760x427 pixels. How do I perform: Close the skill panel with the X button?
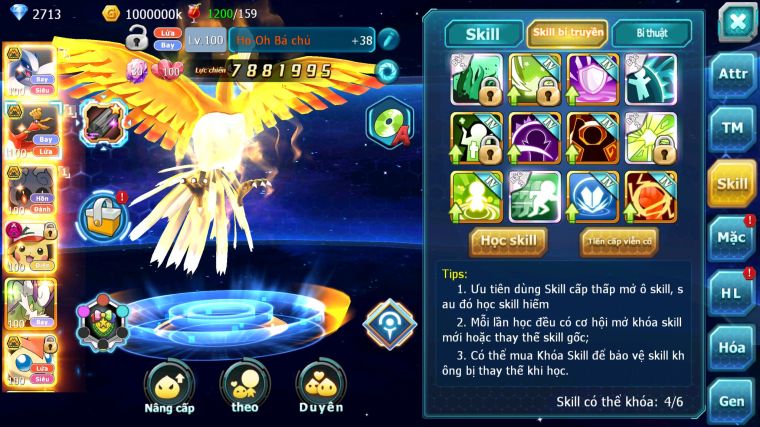[736, 22]
